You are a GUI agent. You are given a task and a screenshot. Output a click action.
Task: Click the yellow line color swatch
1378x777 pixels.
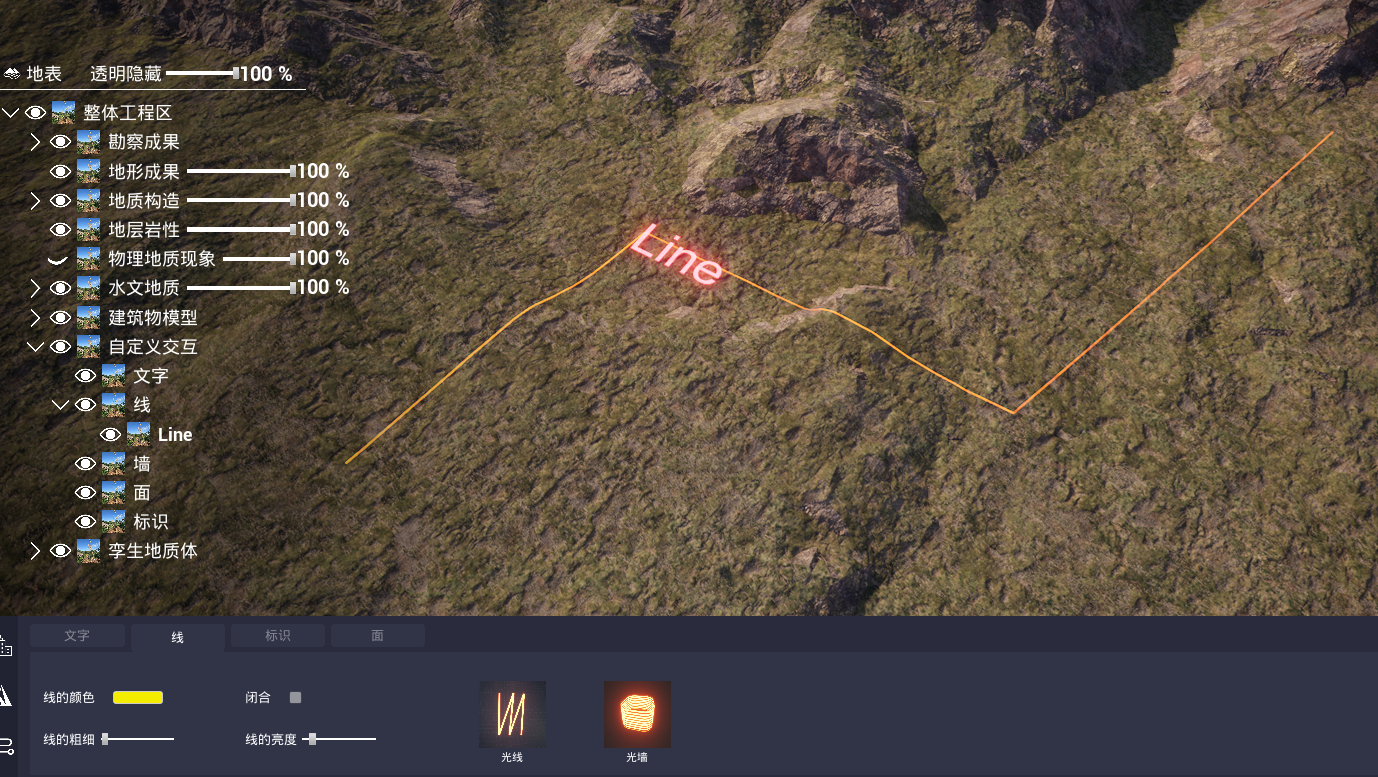point(138,697)
